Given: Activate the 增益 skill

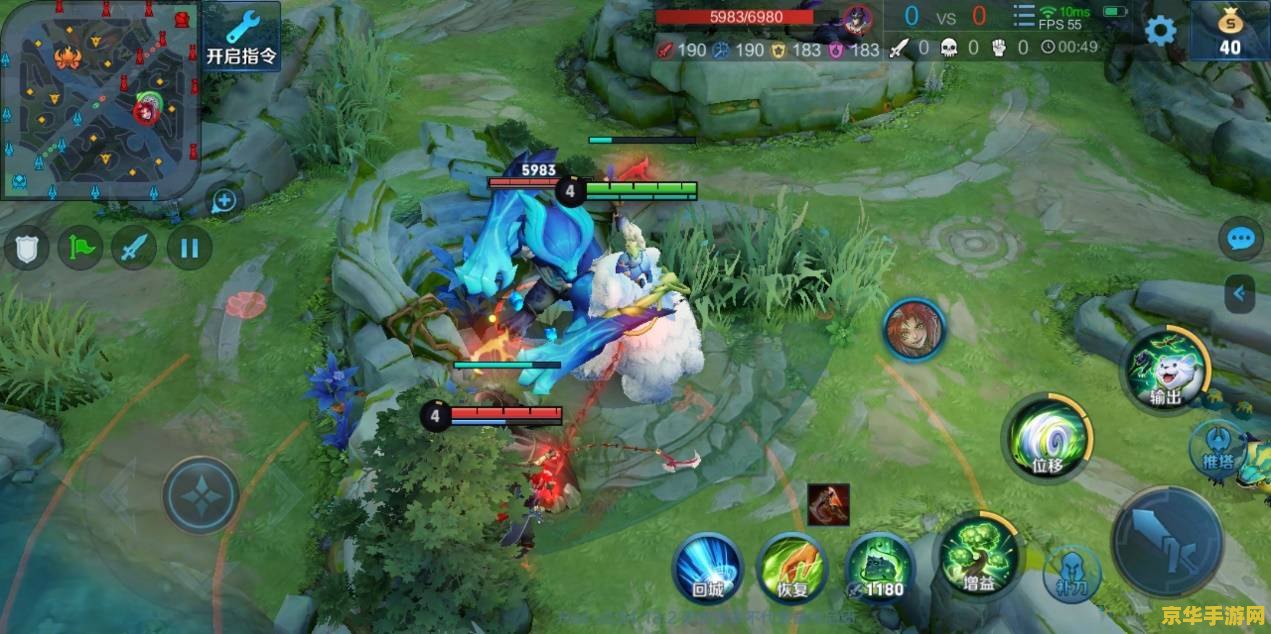Looking at the screenshot, I should tap(979, 555).
